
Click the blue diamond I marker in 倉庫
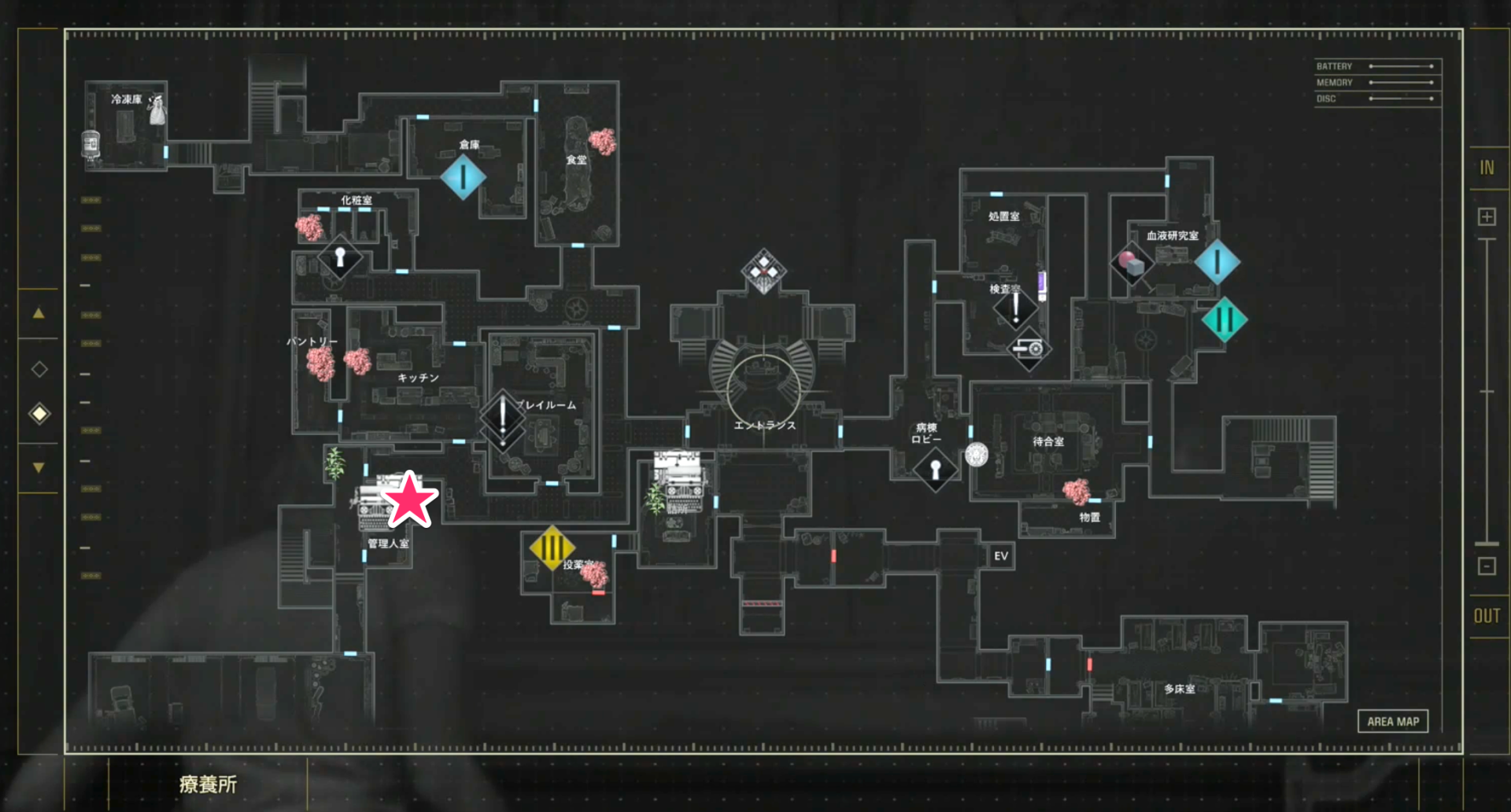tap(463, 177)
